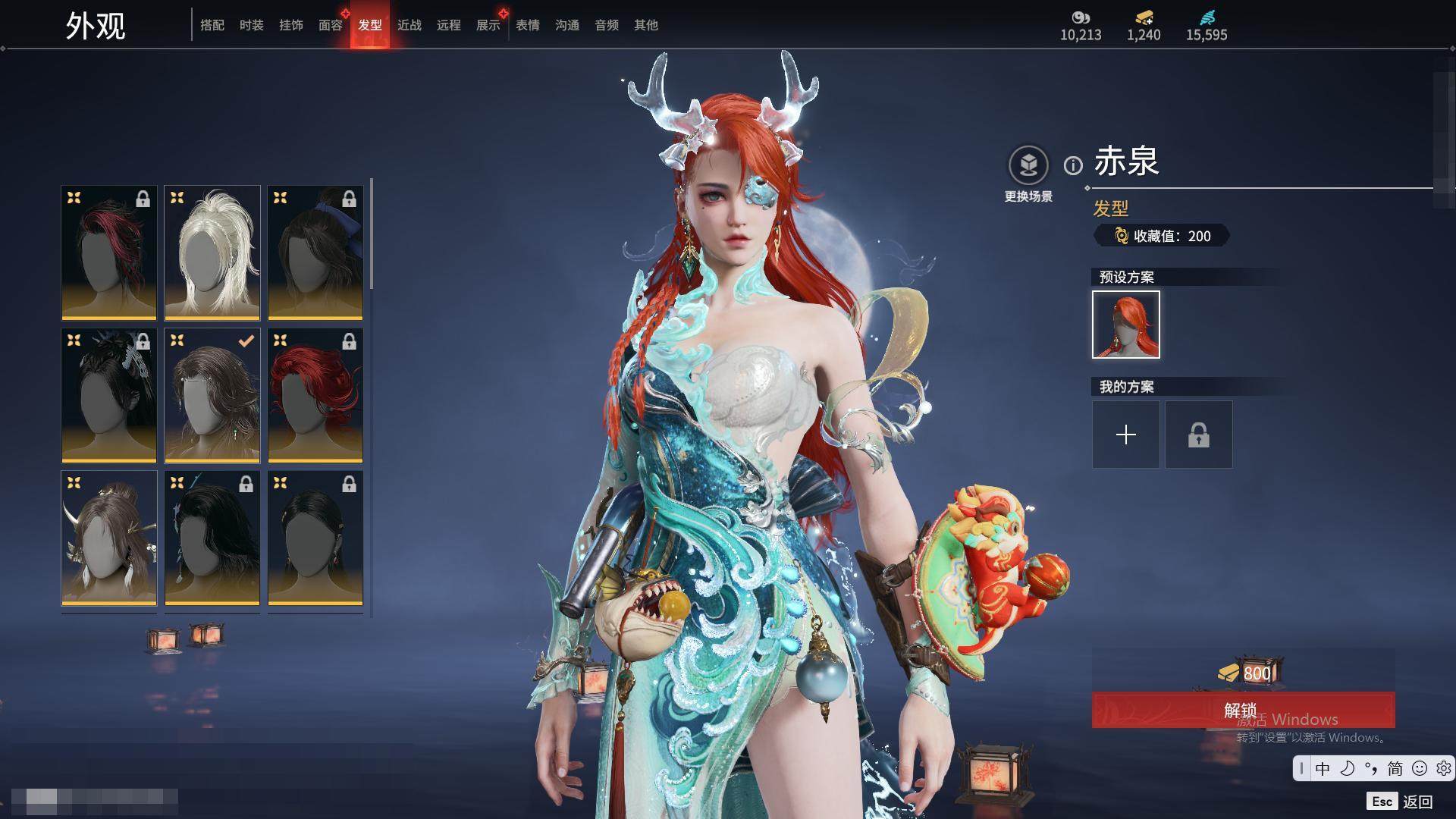Select the equipped brown wavy hairstyle
Screen dimensions: 1456x819
212,395
